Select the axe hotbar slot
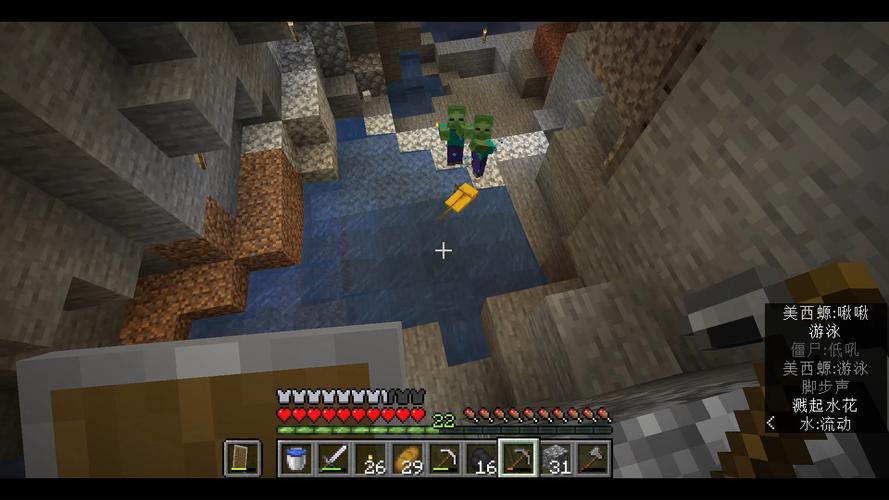The image size is (889, 500). pos(592,458)
